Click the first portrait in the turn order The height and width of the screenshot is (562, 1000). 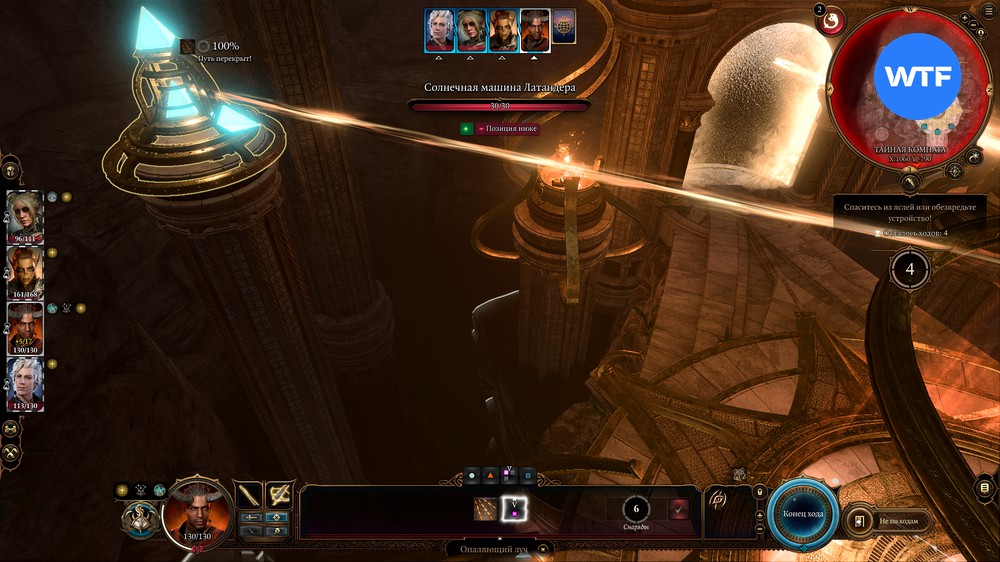(x=439, y=30)
